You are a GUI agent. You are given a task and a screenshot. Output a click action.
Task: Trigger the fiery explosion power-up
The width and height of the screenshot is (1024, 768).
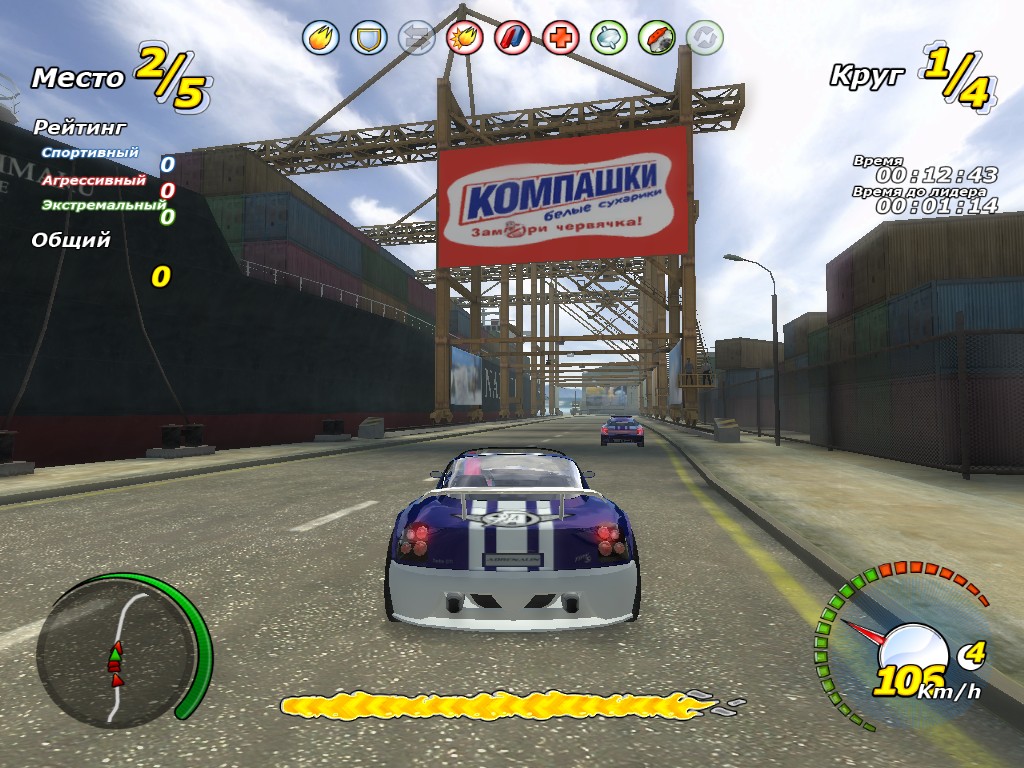(x=465, y=38)
